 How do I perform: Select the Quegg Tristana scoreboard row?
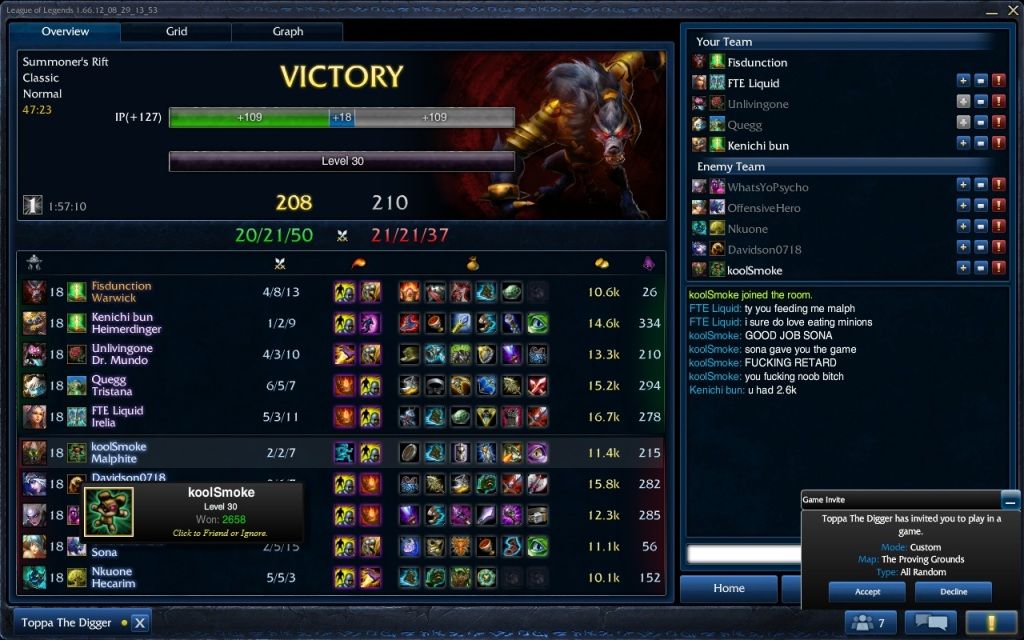[x=340, y=385]
